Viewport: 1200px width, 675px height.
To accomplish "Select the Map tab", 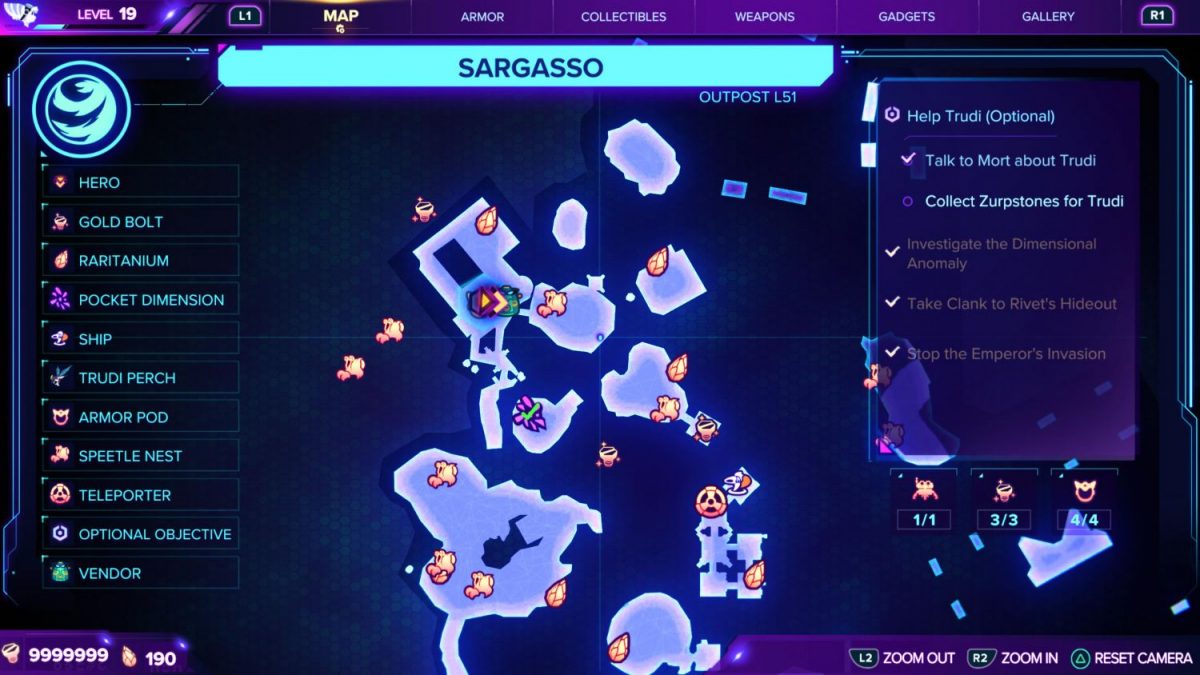I will coord(341,17).
